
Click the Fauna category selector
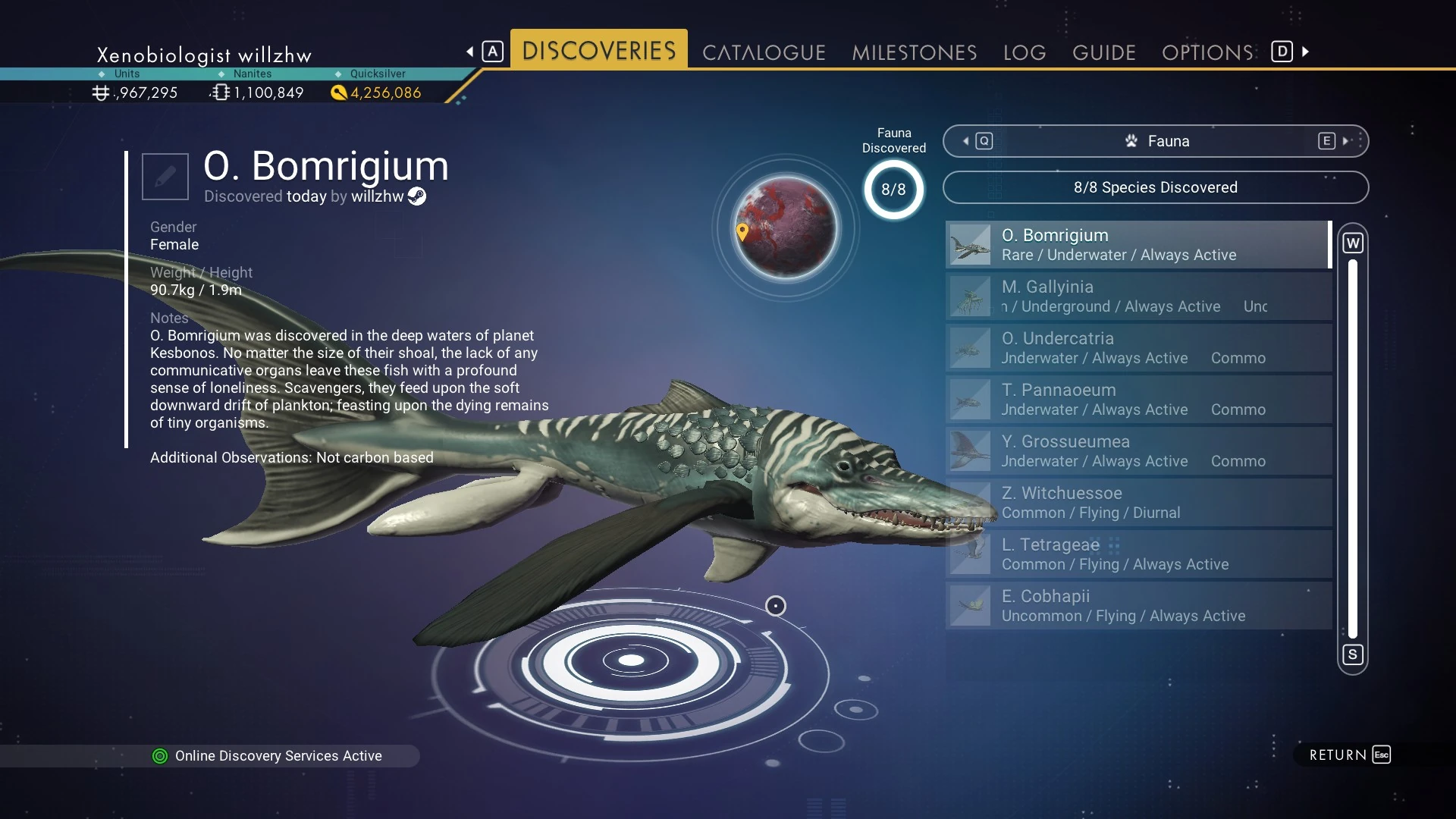1155,141
